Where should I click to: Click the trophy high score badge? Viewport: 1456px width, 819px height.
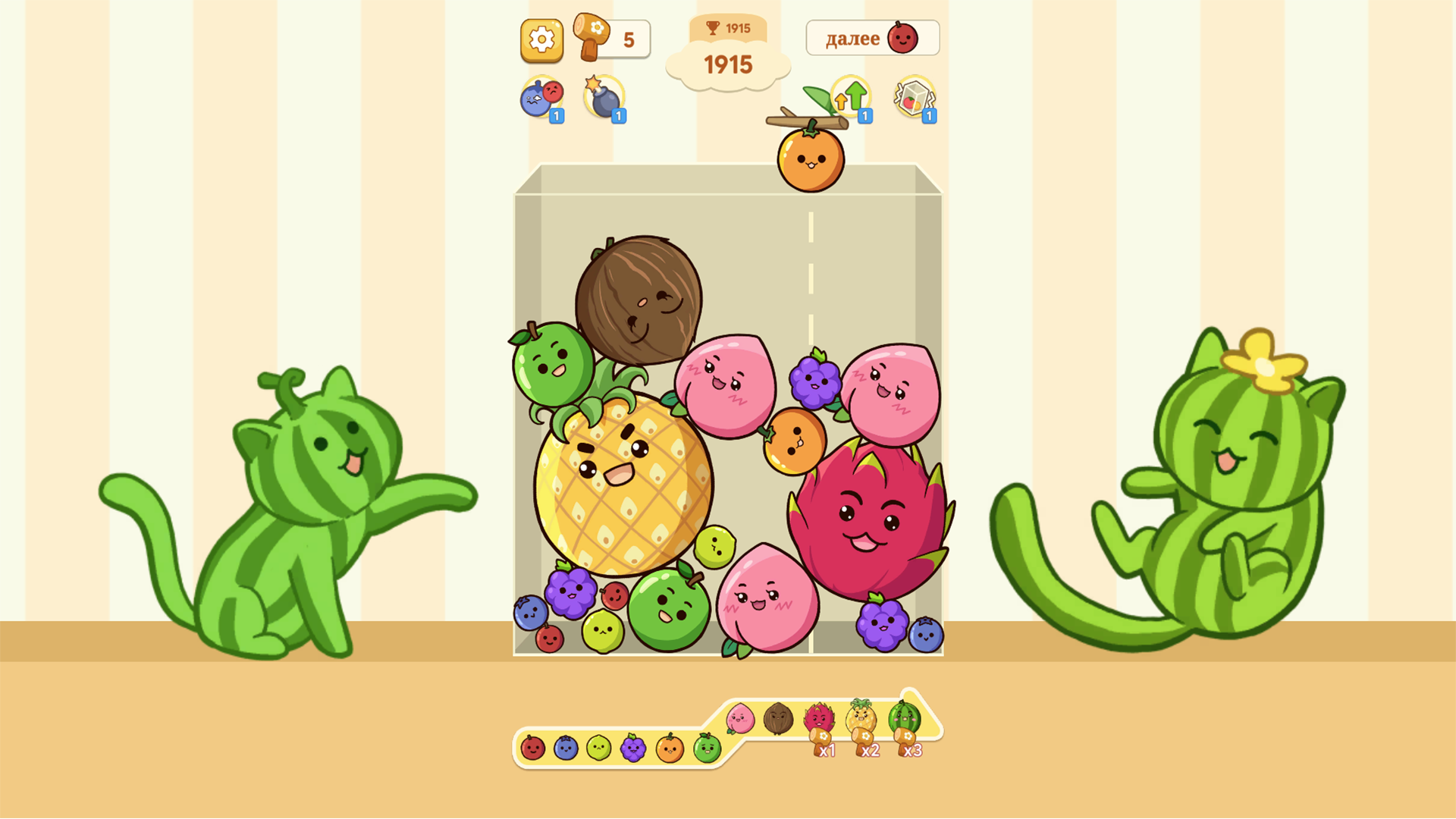727,28
